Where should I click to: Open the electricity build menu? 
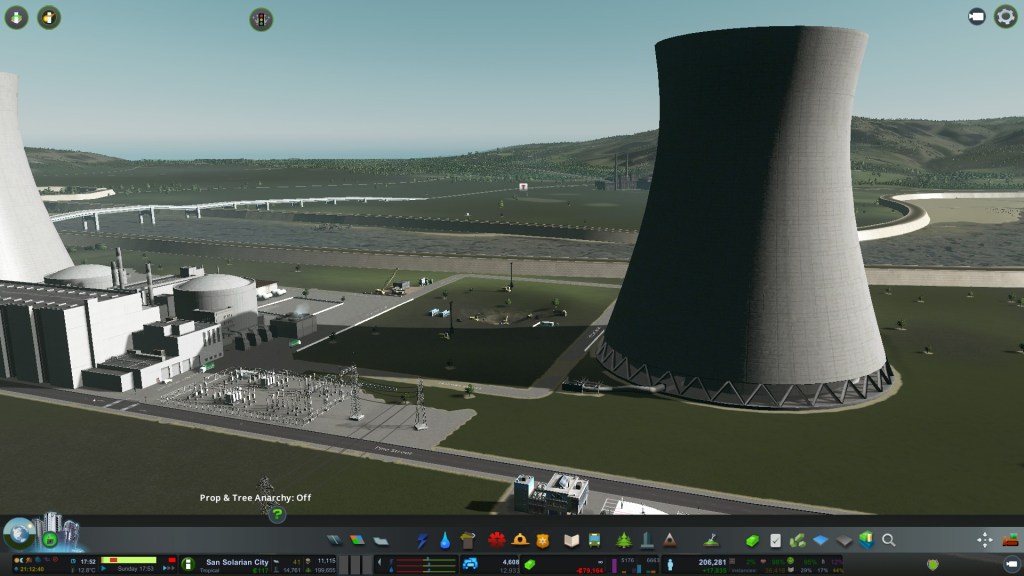[x=423, y=540]
